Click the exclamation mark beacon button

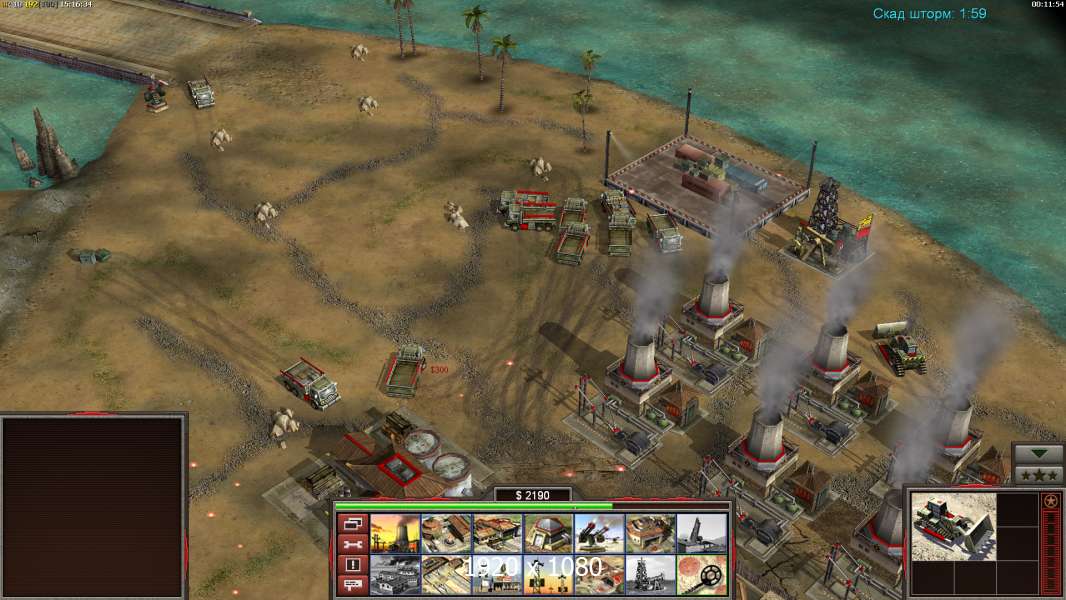351,564
